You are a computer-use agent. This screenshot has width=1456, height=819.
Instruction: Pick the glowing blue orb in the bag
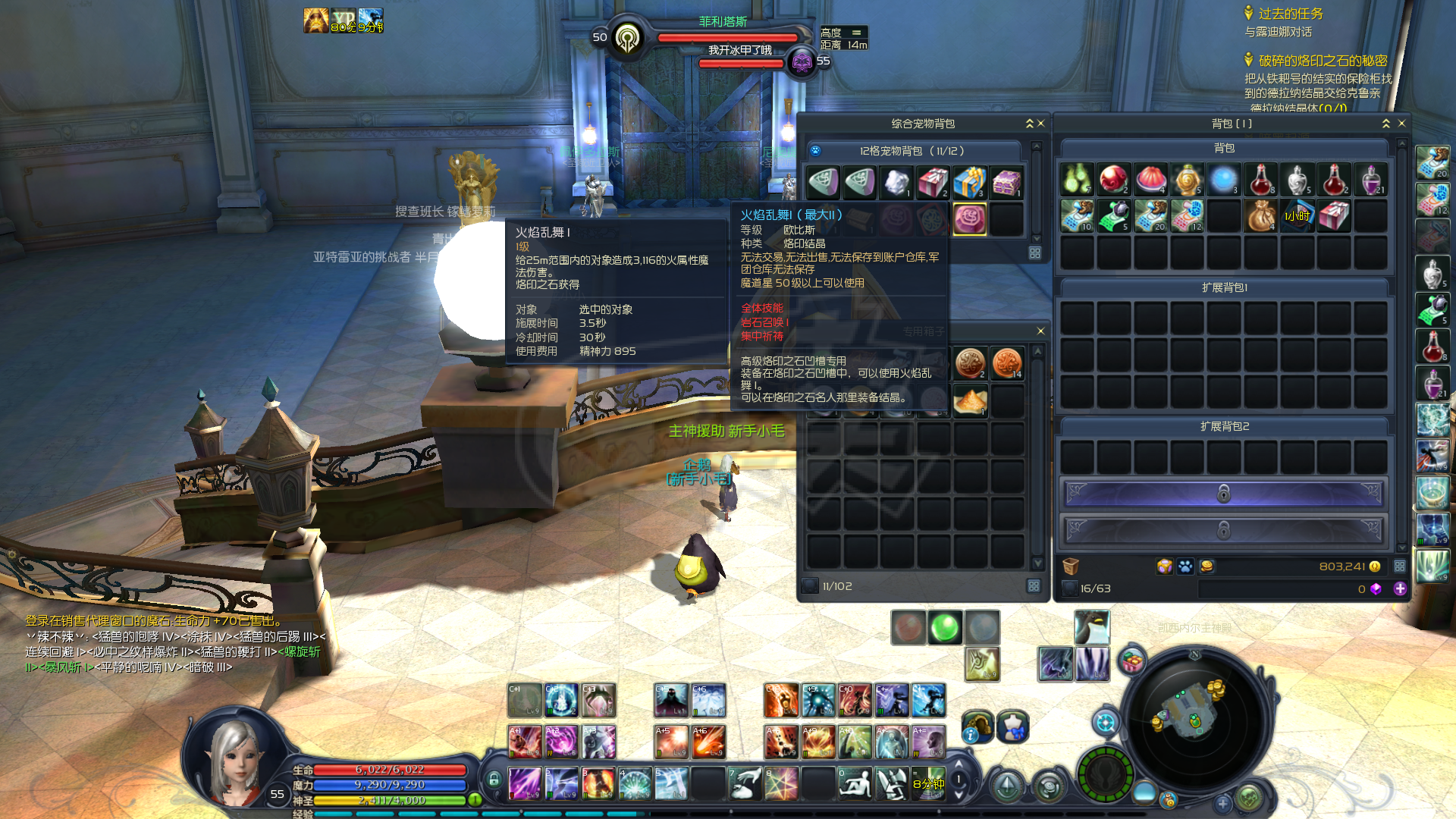coord(1223,180)
